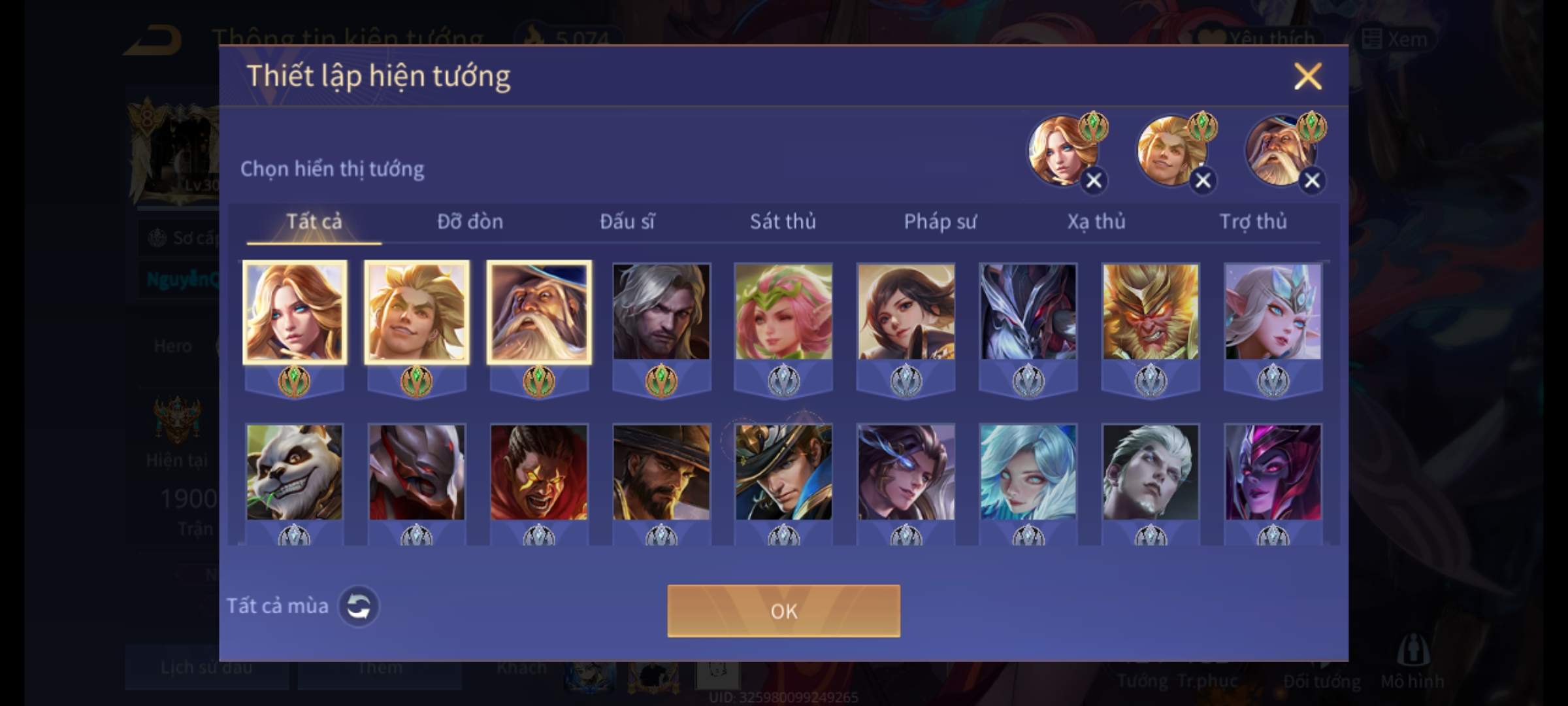The width and height of the screenshot is (1568, 706).
Task: Pick the bearded man in straw hat
Action: coord(661,472)
